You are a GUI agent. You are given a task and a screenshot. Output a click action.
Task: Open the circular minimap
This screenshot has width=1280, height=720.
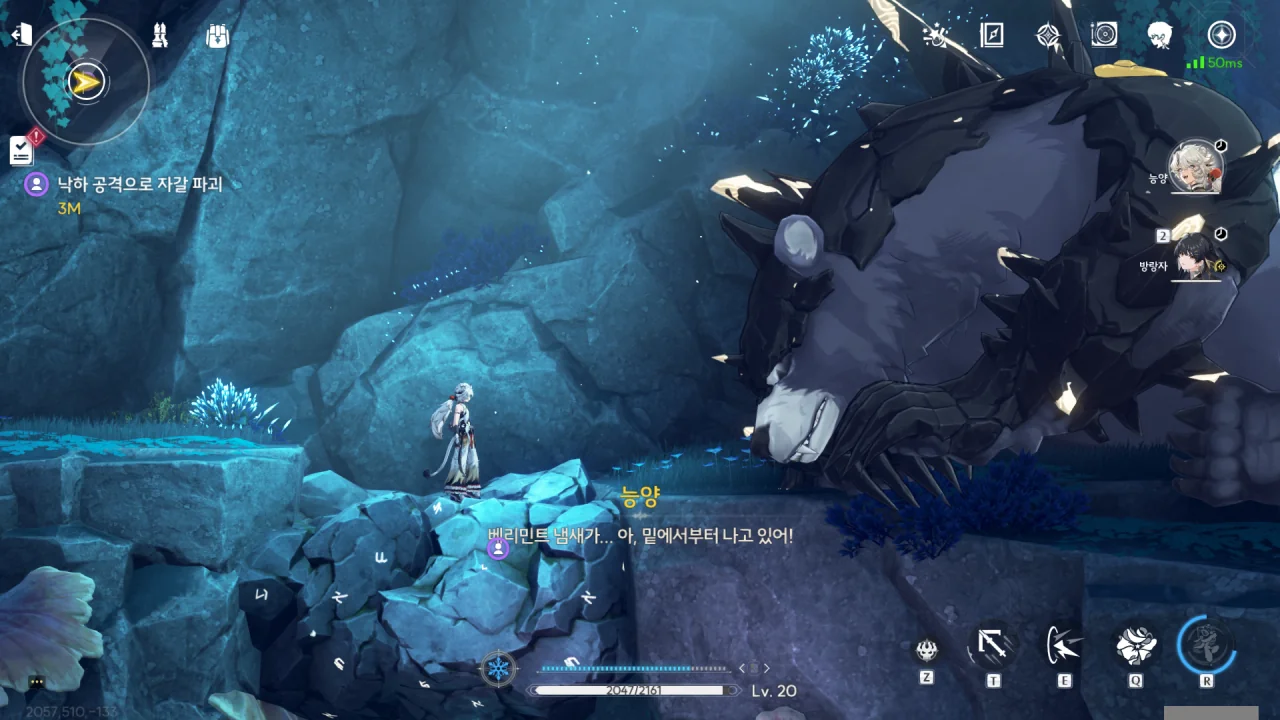86,82
